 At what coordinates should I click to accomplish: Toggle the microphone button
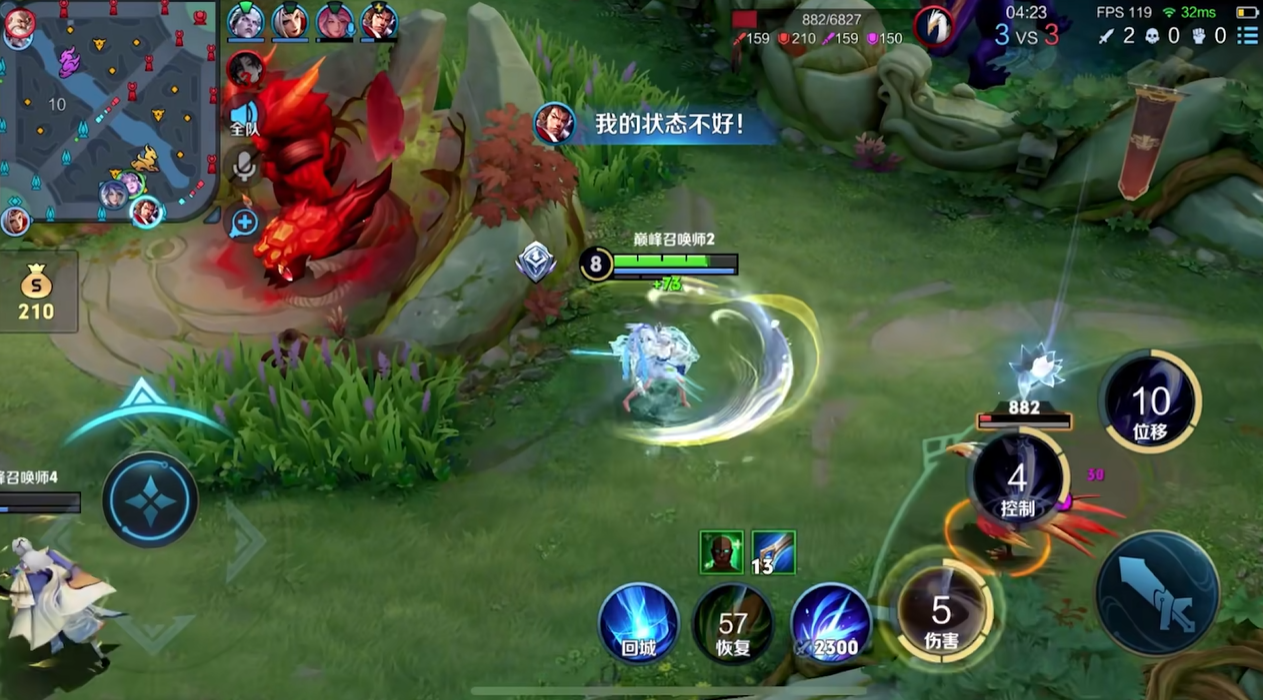[x=244, y=166]
